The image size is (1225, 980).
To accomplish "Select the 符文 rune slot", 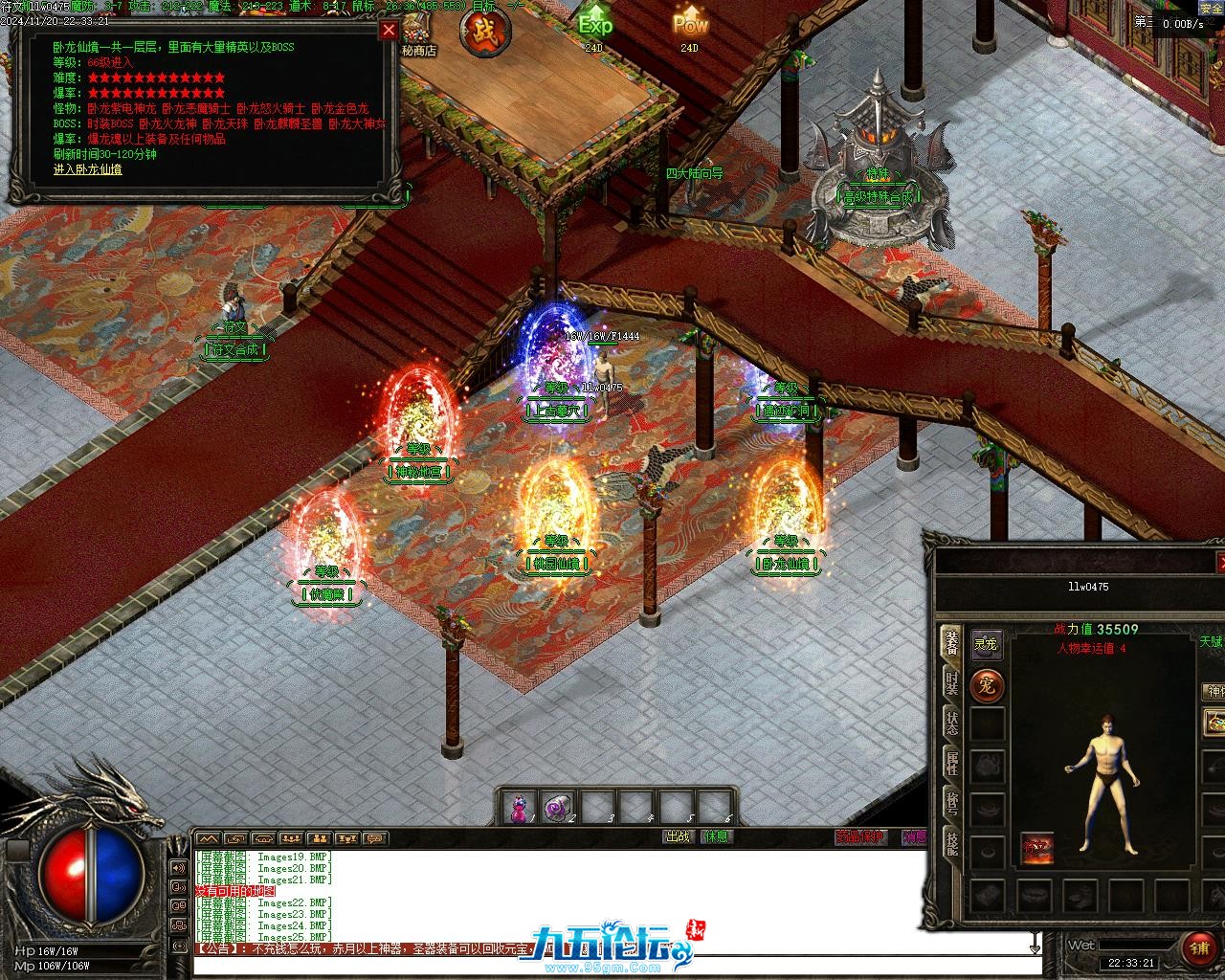I will click(x=1036, y=849).
